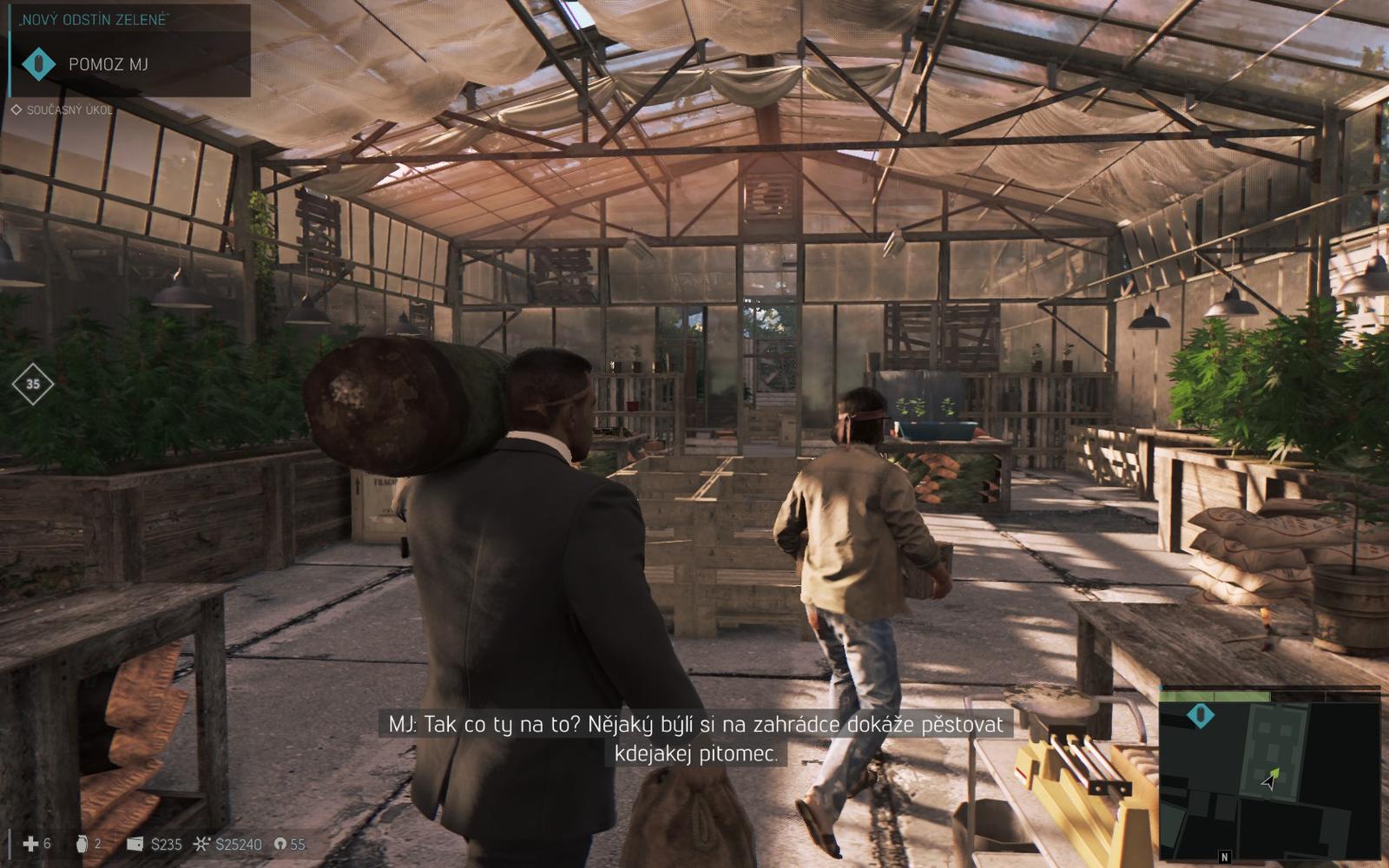
Task: Open the minimap
Action: [1269, 774]
